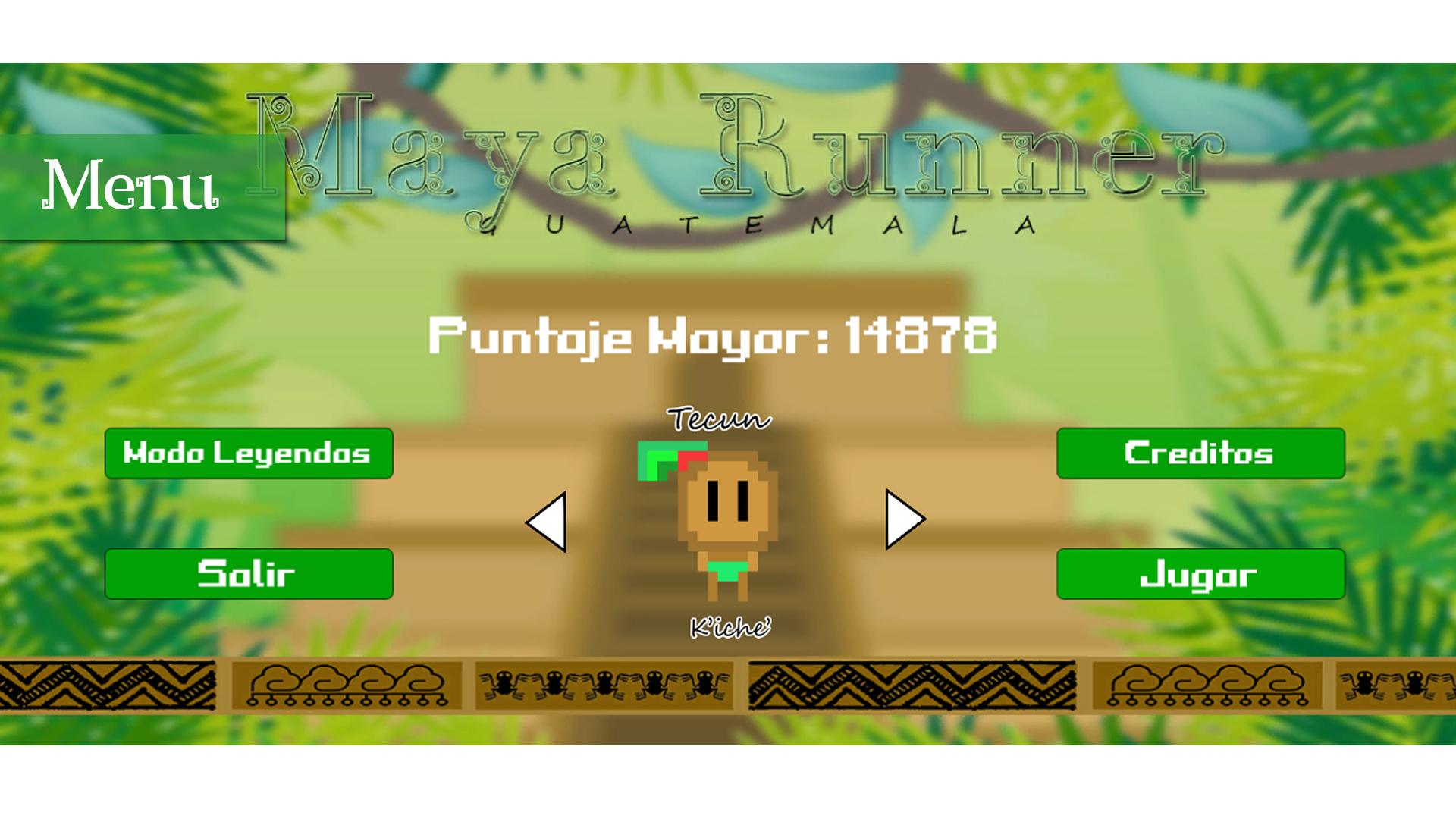The image size is (1456, 819).
Task: Click the cloud-pattern border tile near Salir
Action: 349,686
